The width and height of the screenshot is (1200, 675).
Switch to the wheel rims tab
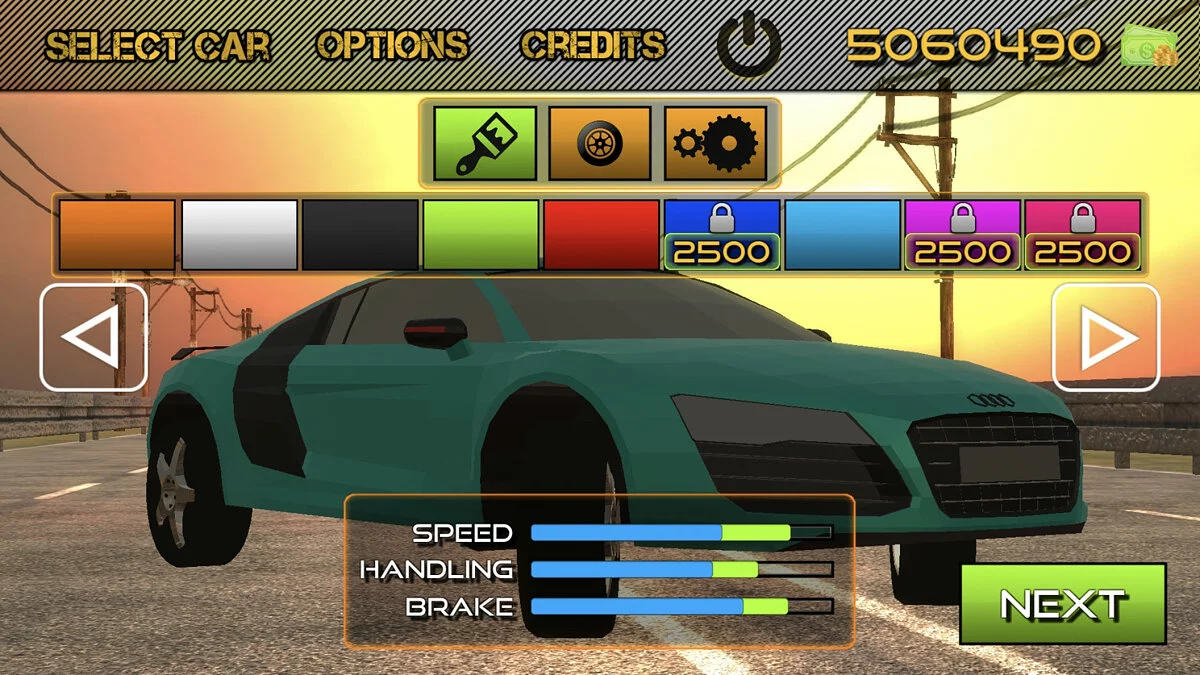point(600,143)
